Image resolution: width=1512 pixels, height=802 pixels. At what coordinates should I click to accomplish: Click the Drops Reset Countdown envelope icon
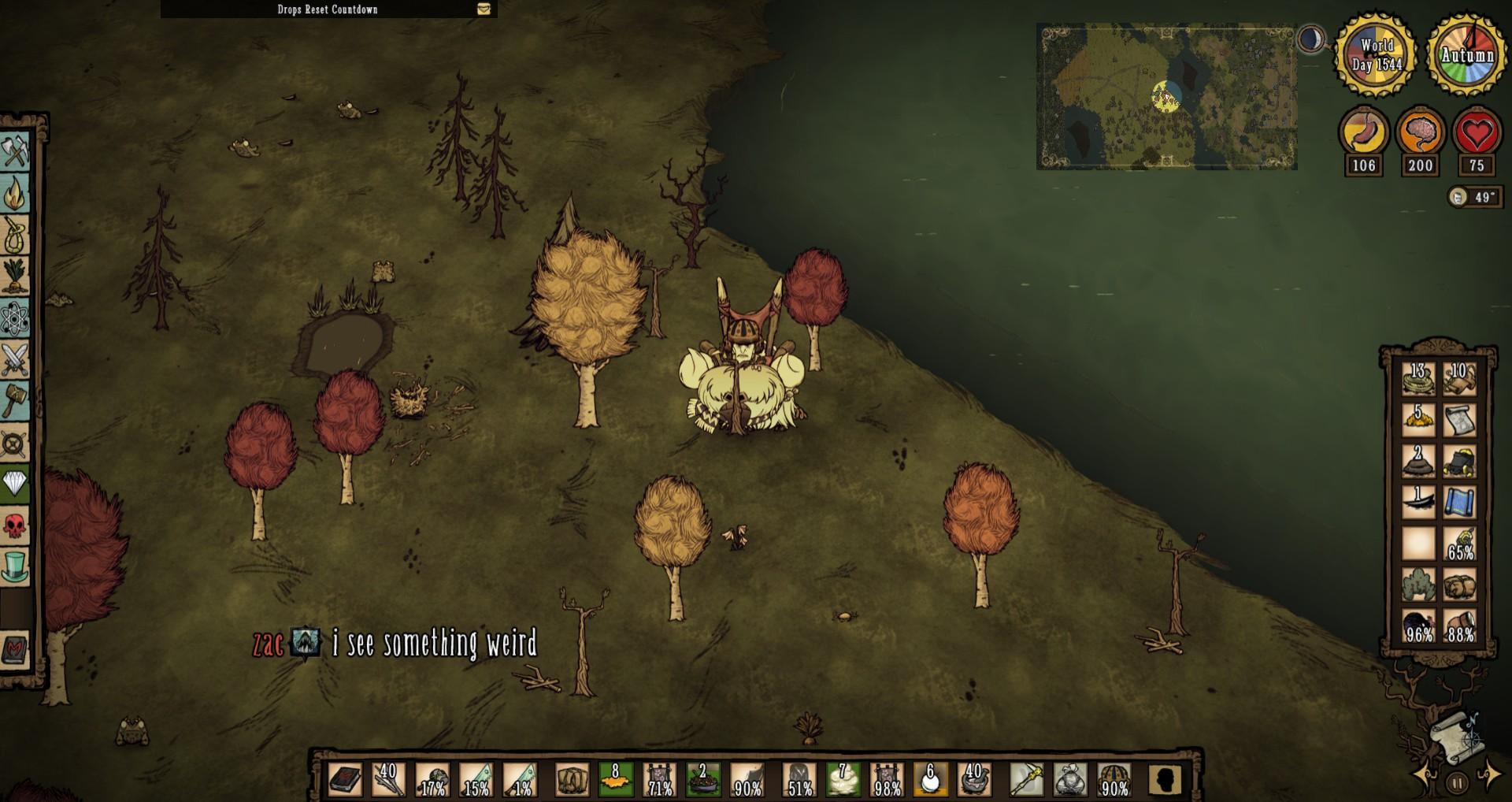tap(484, 9)
